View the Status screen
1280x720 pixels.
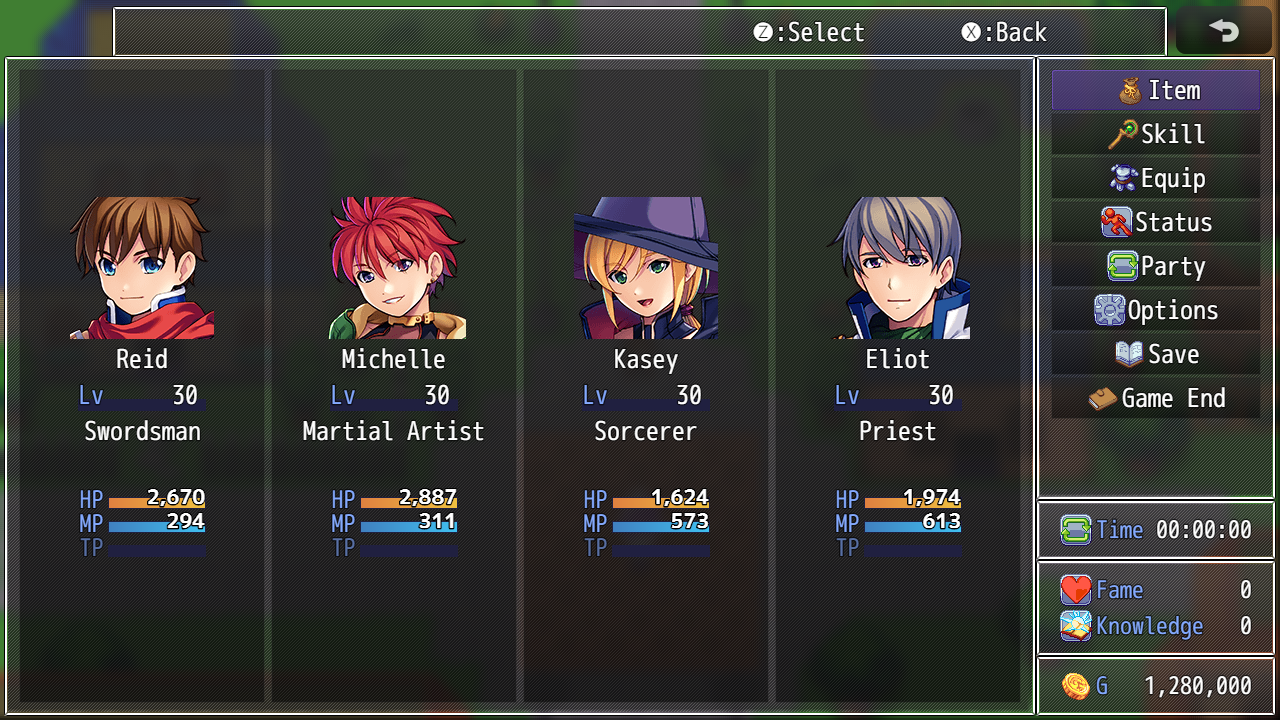tap(1156, 222)
